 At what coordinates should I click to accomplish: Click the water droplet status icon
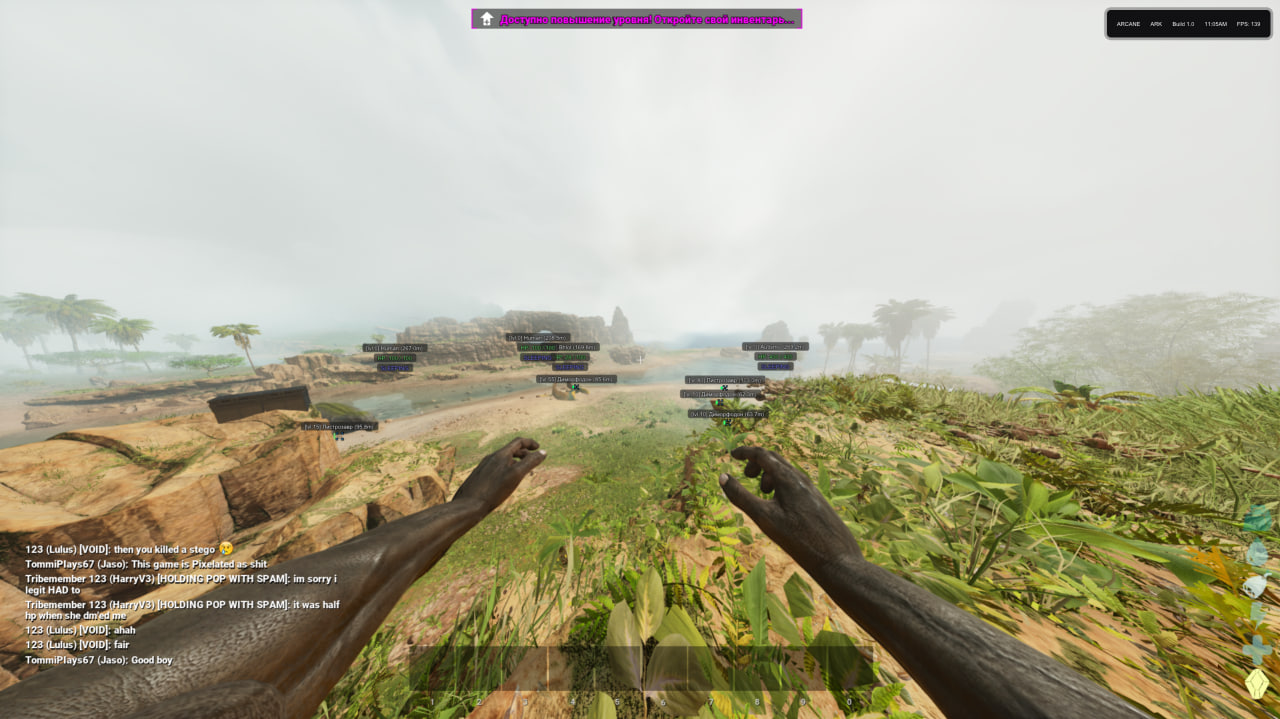tap(1257, 552)
